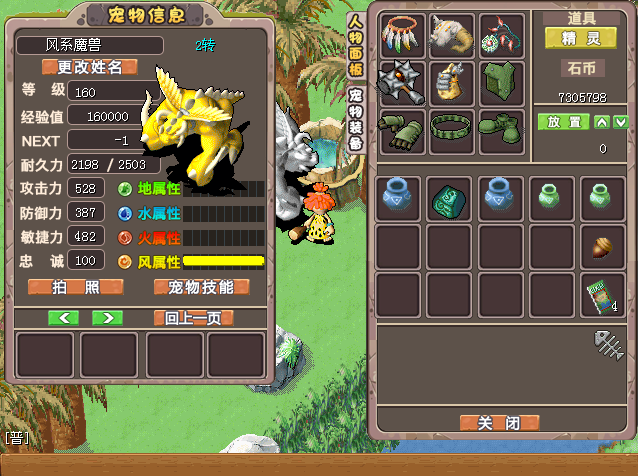Select the spiked mace weapon slot
This screenshot has height=476, width=638.
point(401,82)
